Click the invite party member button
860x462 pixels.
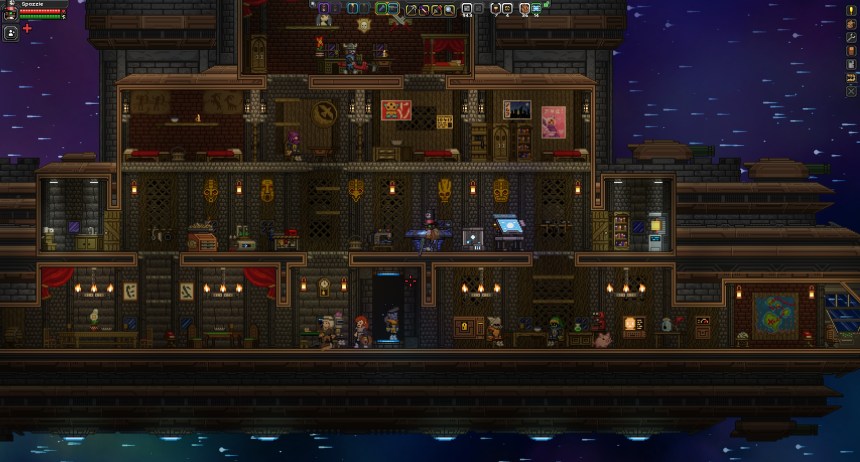(27, 29)
